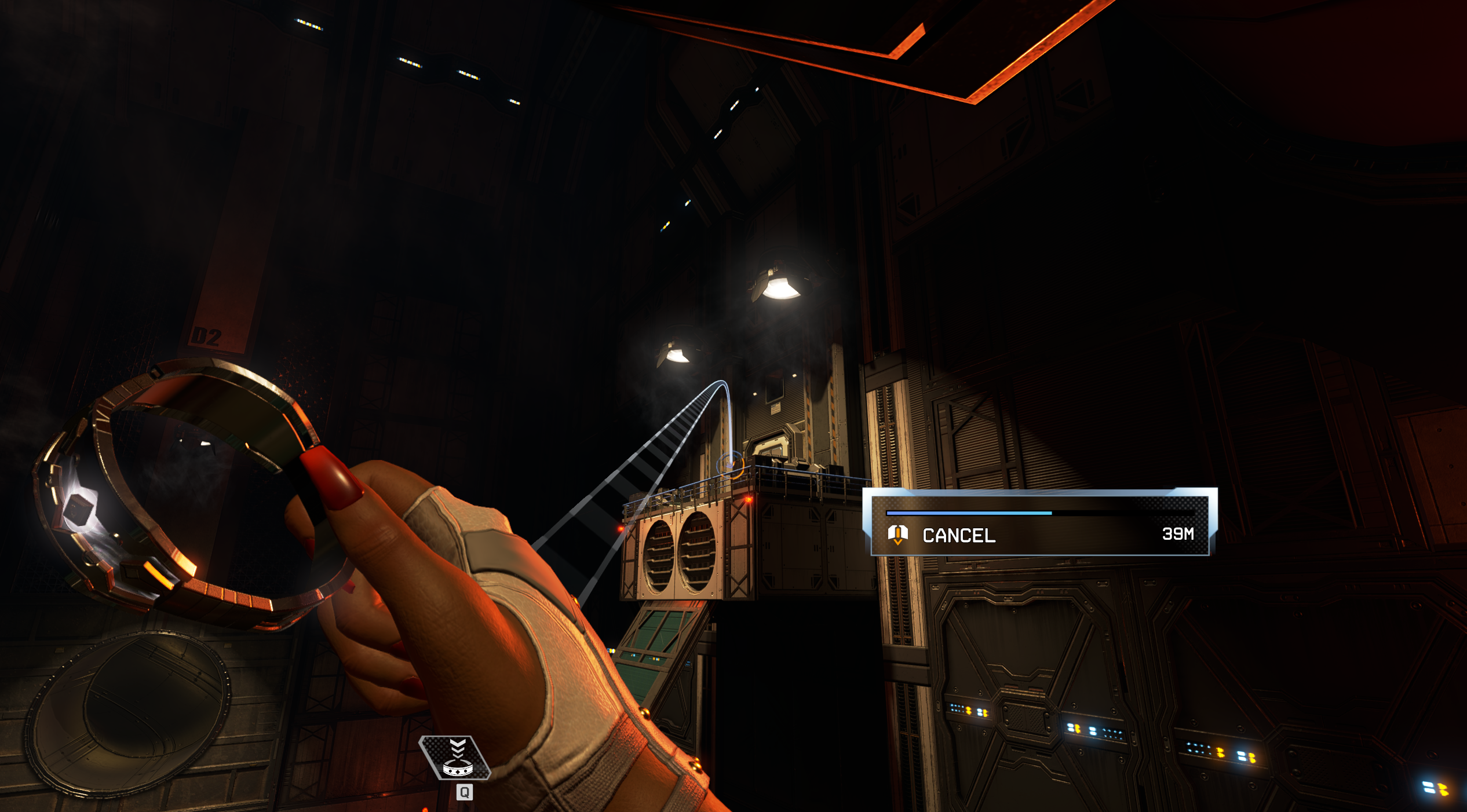Activate the bracelet teleport tactical ability icon
This screenshot has height=812, width=1467.
point(457,759)
